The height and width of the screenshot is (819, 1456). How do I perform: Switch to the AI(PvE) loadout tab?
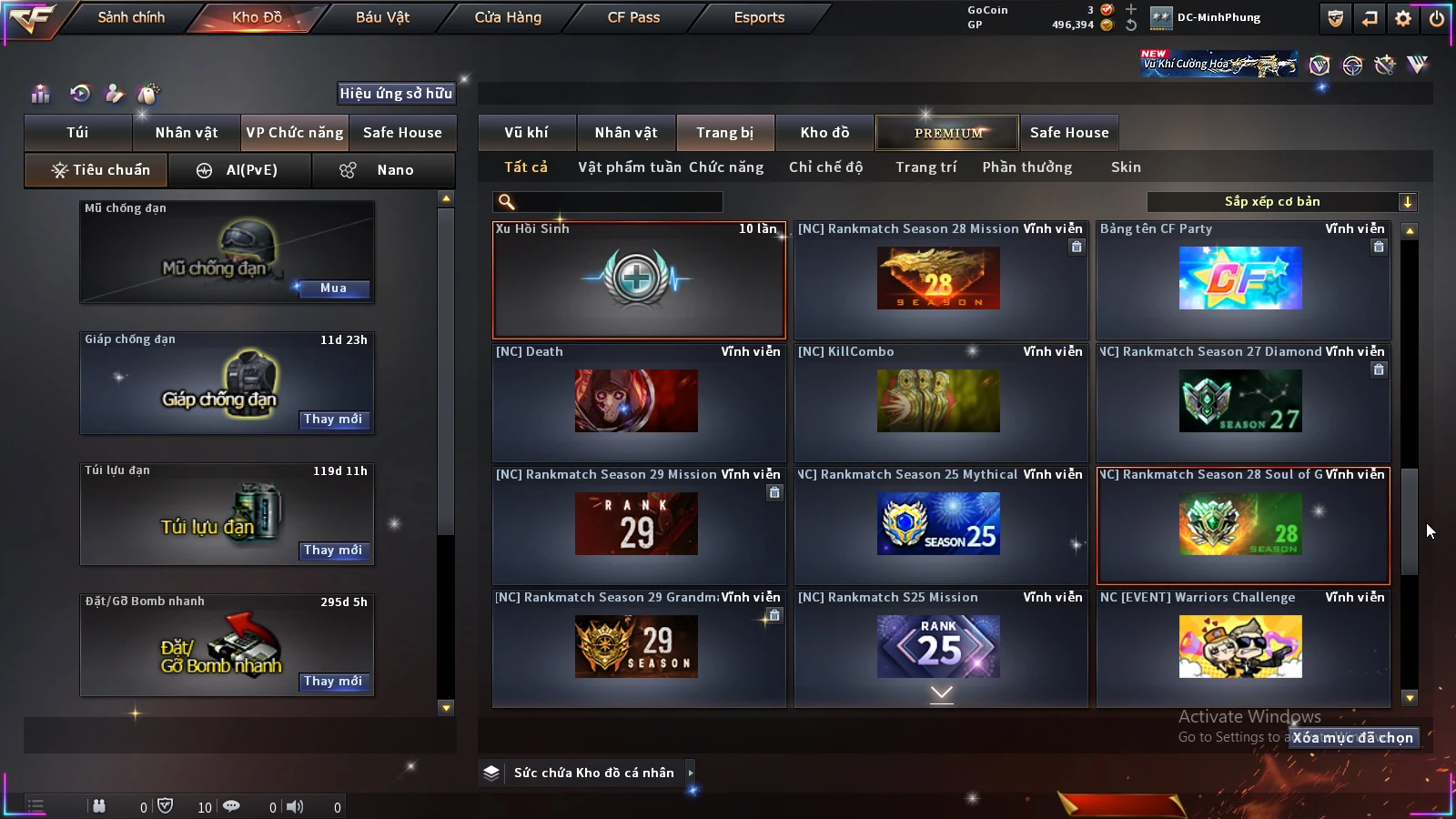point(240,170)
